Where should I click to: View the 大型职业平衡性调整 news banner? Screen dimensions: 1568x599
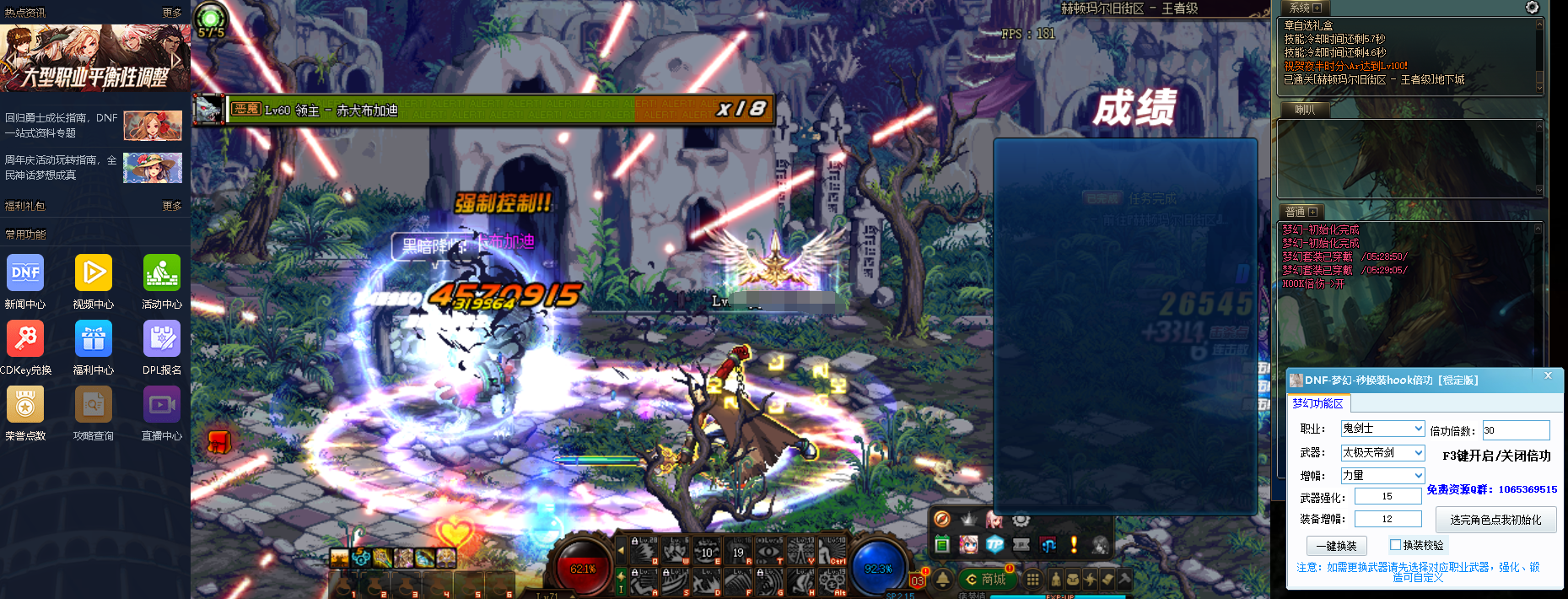click(x=94, y=58)
